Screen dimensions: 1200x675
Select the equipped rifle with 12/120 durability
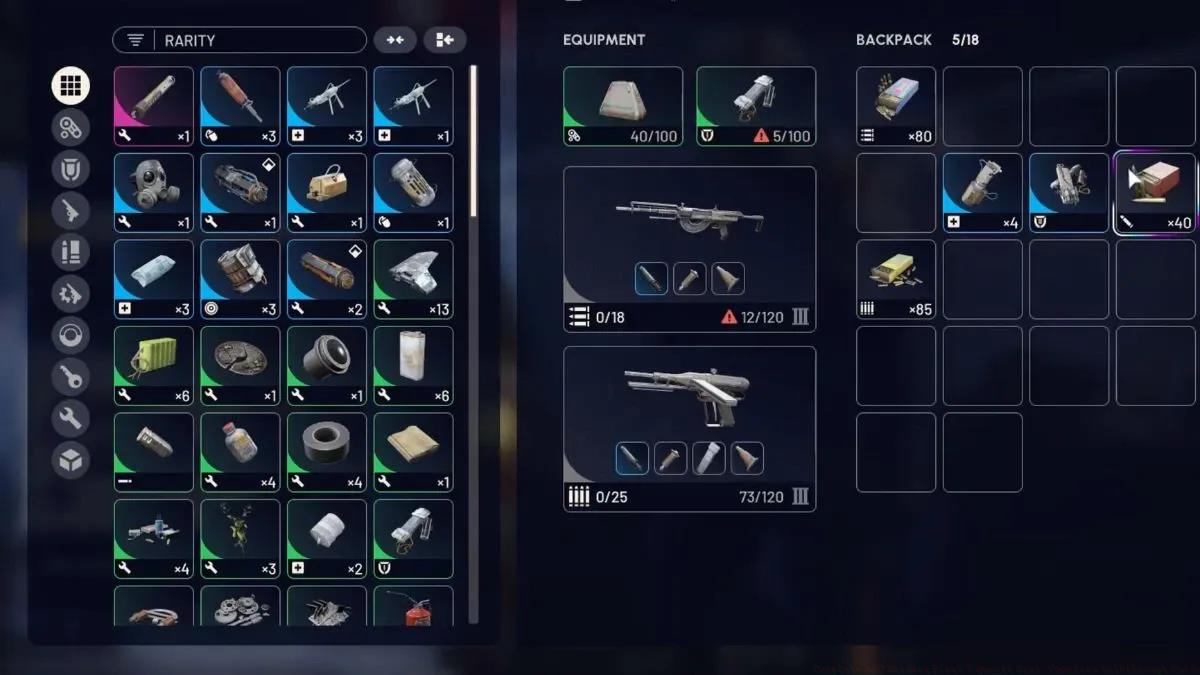tap(689, 248)
